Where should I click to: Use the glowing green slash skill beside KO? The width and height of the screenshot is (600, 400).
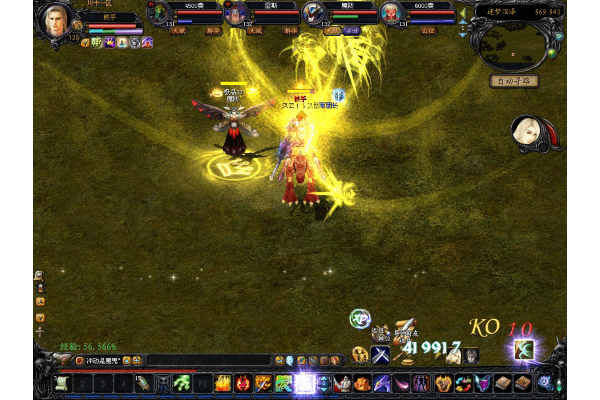click(x=523, y=349)
